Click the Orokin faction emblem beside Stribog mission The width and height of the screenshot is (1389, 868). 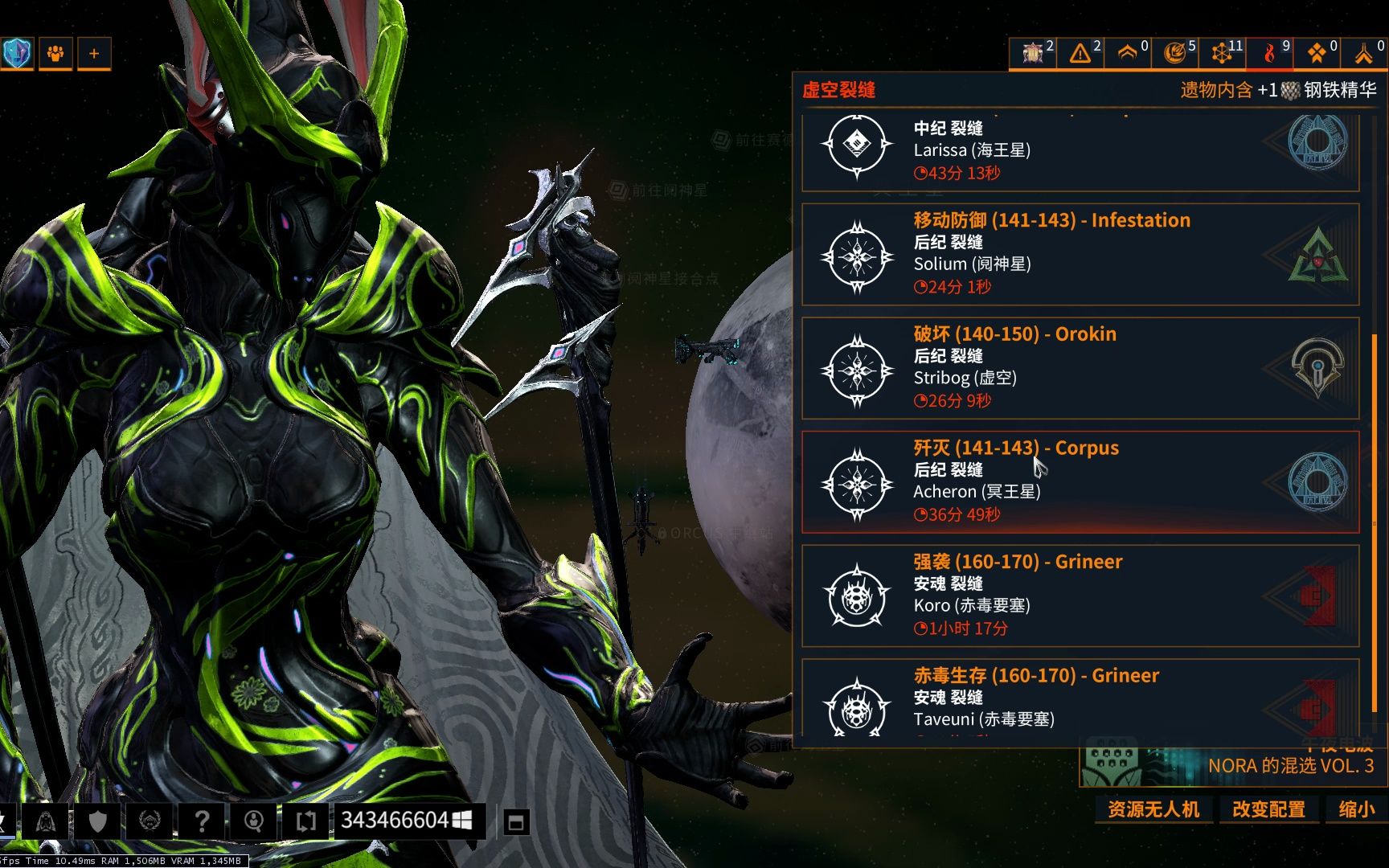click(x=1318, y=367)
